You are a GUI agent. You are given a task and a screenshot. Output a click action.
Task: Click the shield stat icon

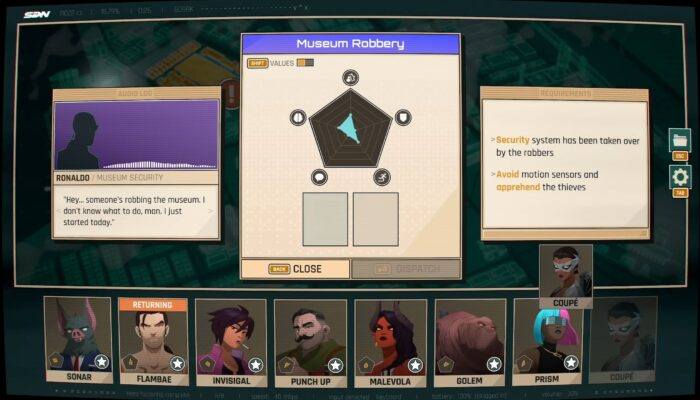(x=402, y=117)
